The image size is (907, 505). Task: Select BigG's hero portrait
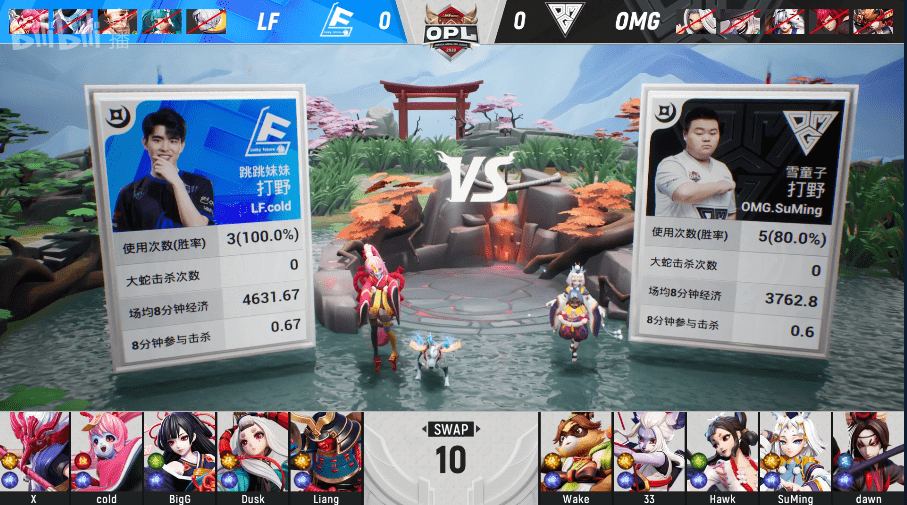tap(180, 451)
